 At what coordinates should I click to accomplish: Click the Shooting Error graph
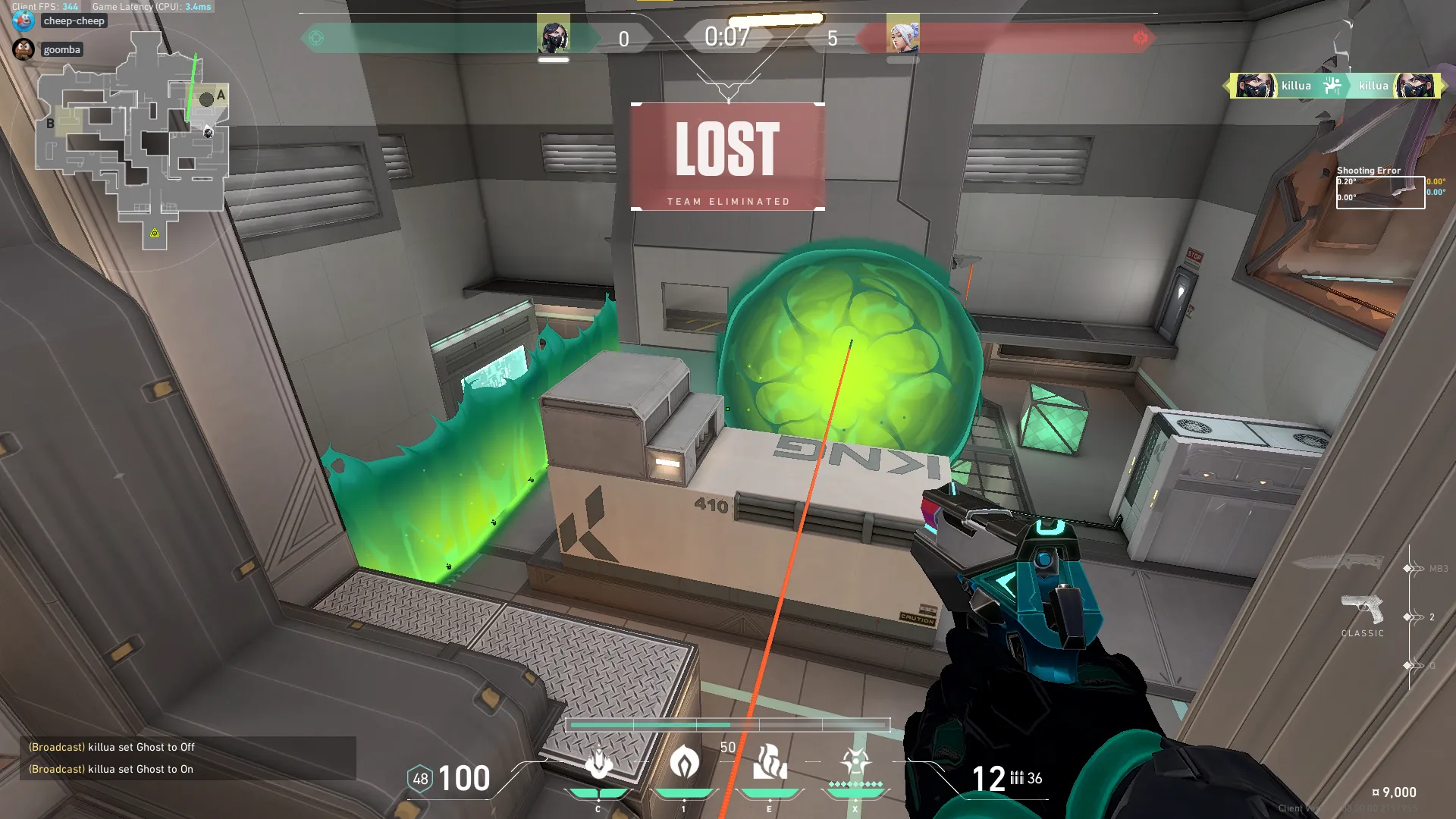1380,192
